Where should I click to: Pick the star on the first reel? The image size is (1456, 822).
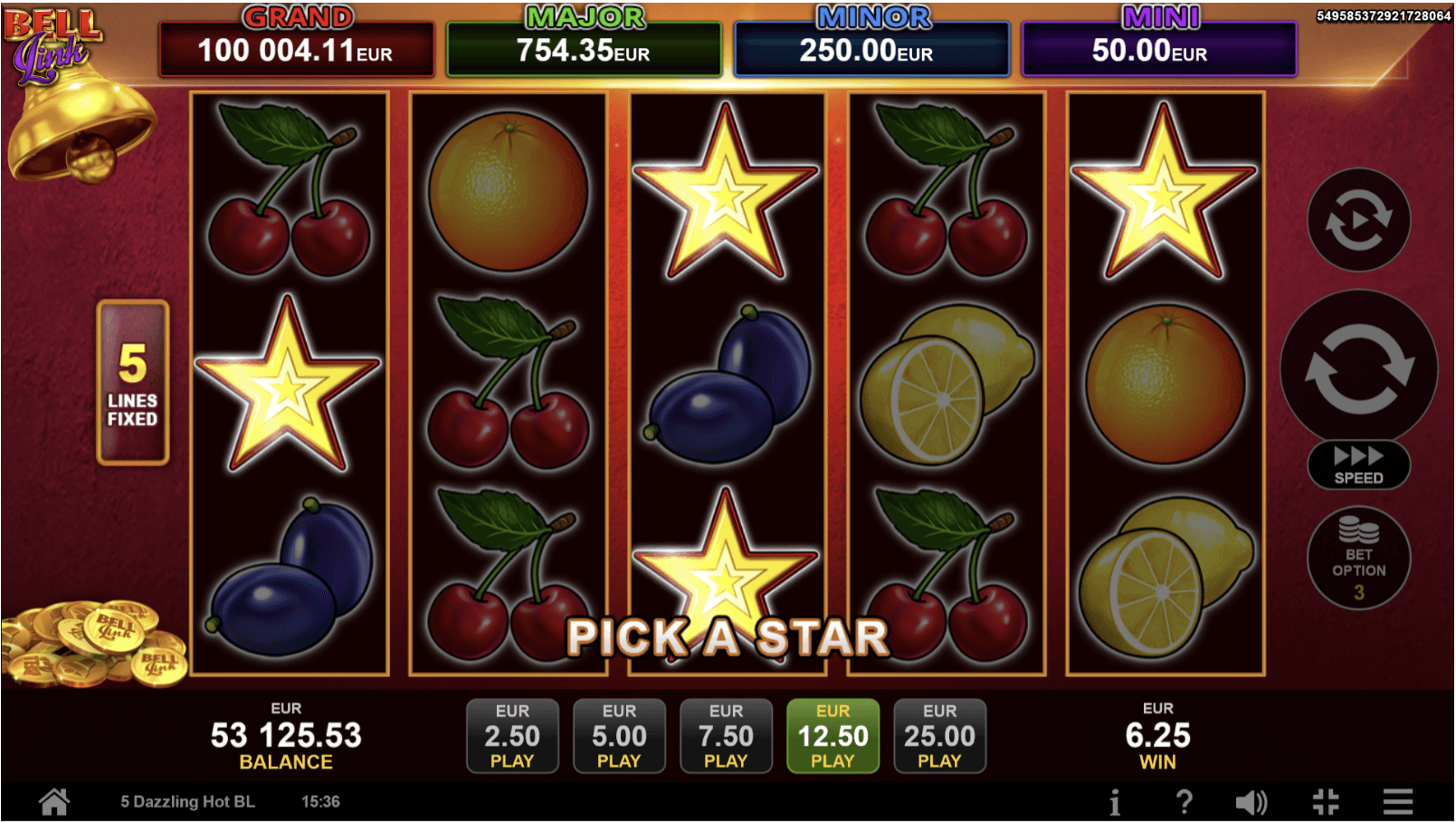[x=288, y=386]
